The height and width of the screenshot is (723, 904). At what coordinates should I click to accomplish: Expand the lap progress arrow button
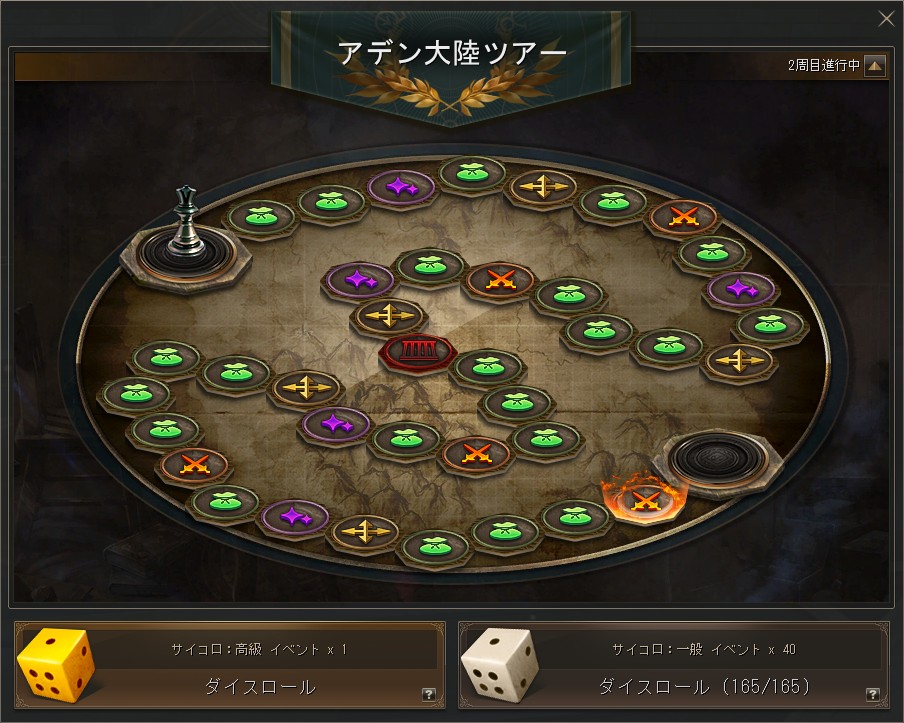click(875, 66)
